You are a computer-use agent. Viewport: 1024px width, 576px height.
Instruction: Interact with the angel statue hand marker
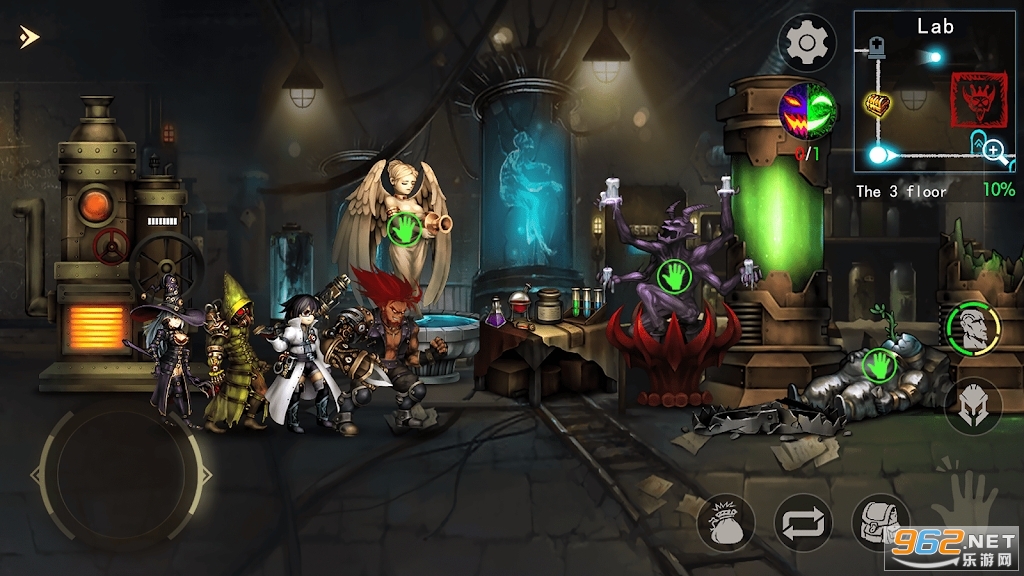click(404, 228)
